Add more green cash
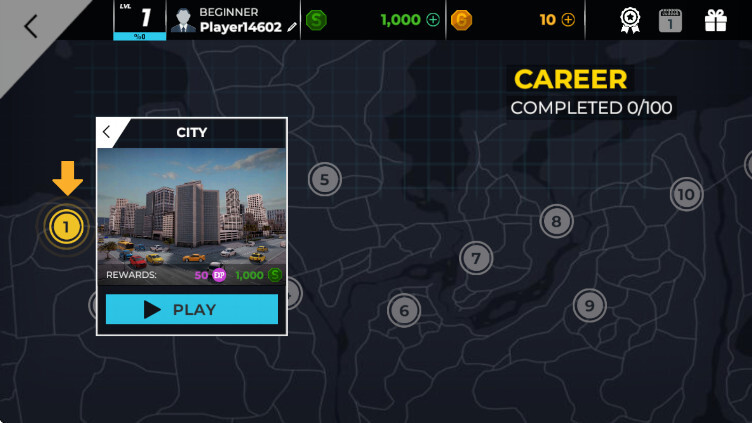The width and height of the screenshot is (752, 423). click(432, 20)
